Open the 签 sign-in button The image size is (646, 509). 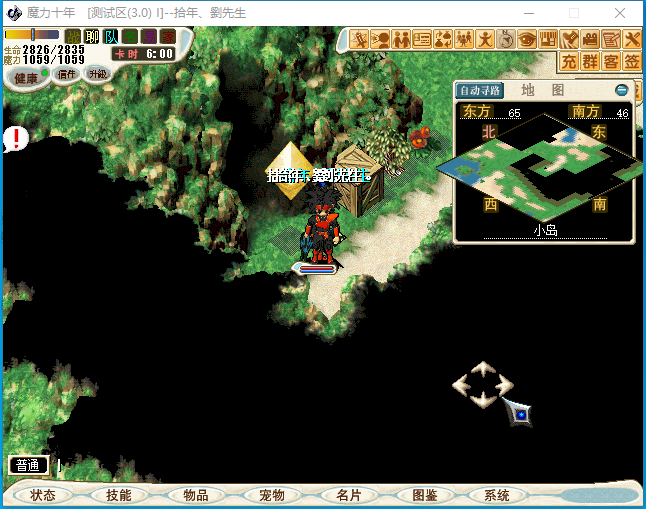[x=632, y=62]
